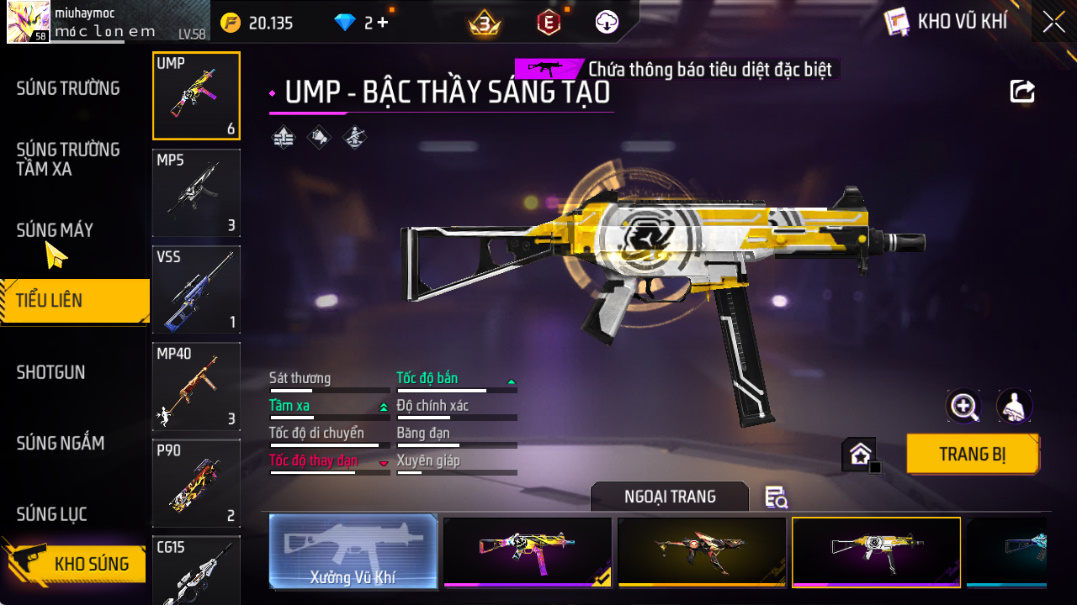This screenshot has height=605, width=1077.
Task: Select the SHOTGUN category
Action: click(x=51, y=372)
